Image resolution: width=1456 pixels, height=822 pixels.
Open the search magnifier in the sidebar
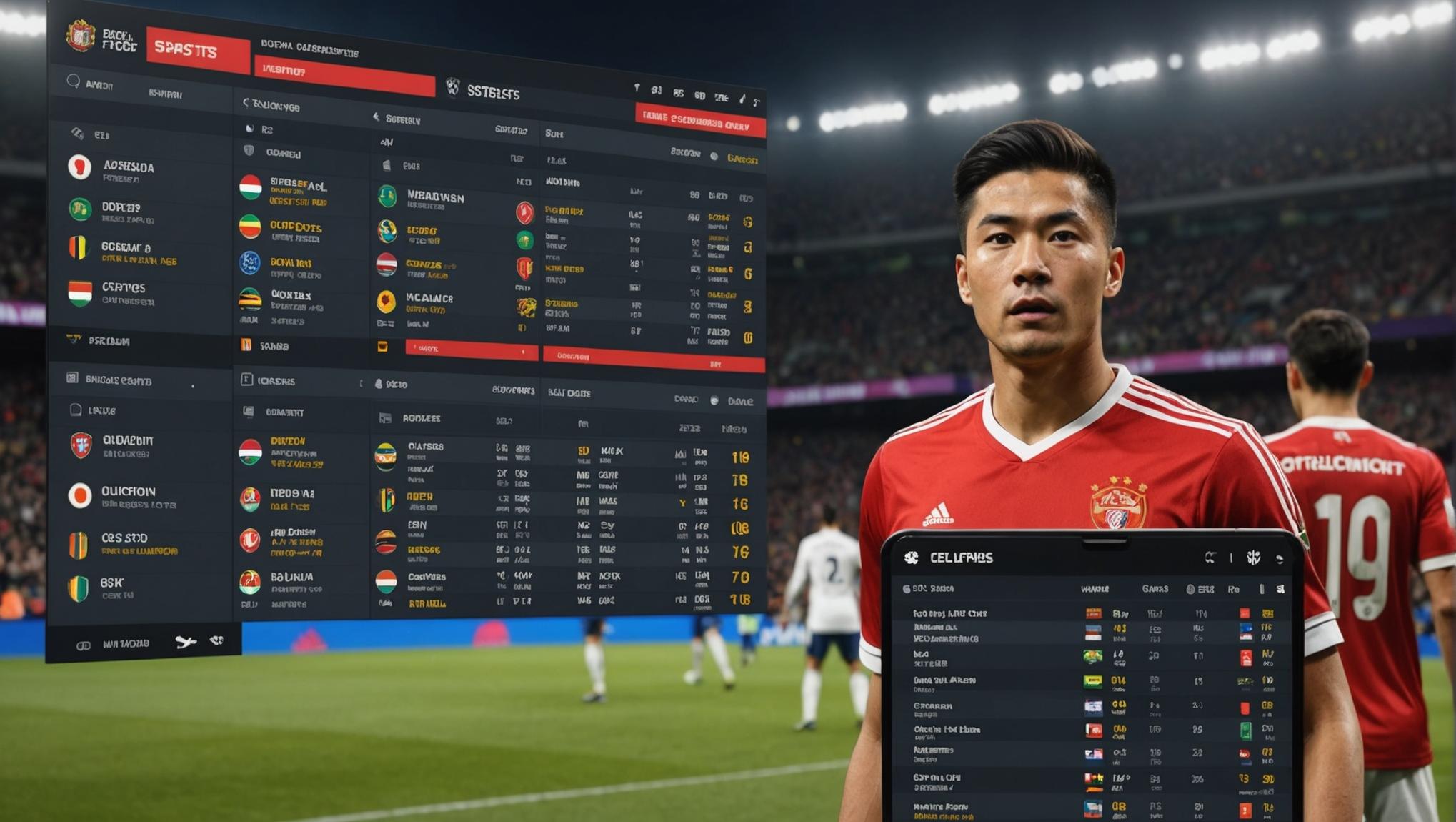coord(74,82)
